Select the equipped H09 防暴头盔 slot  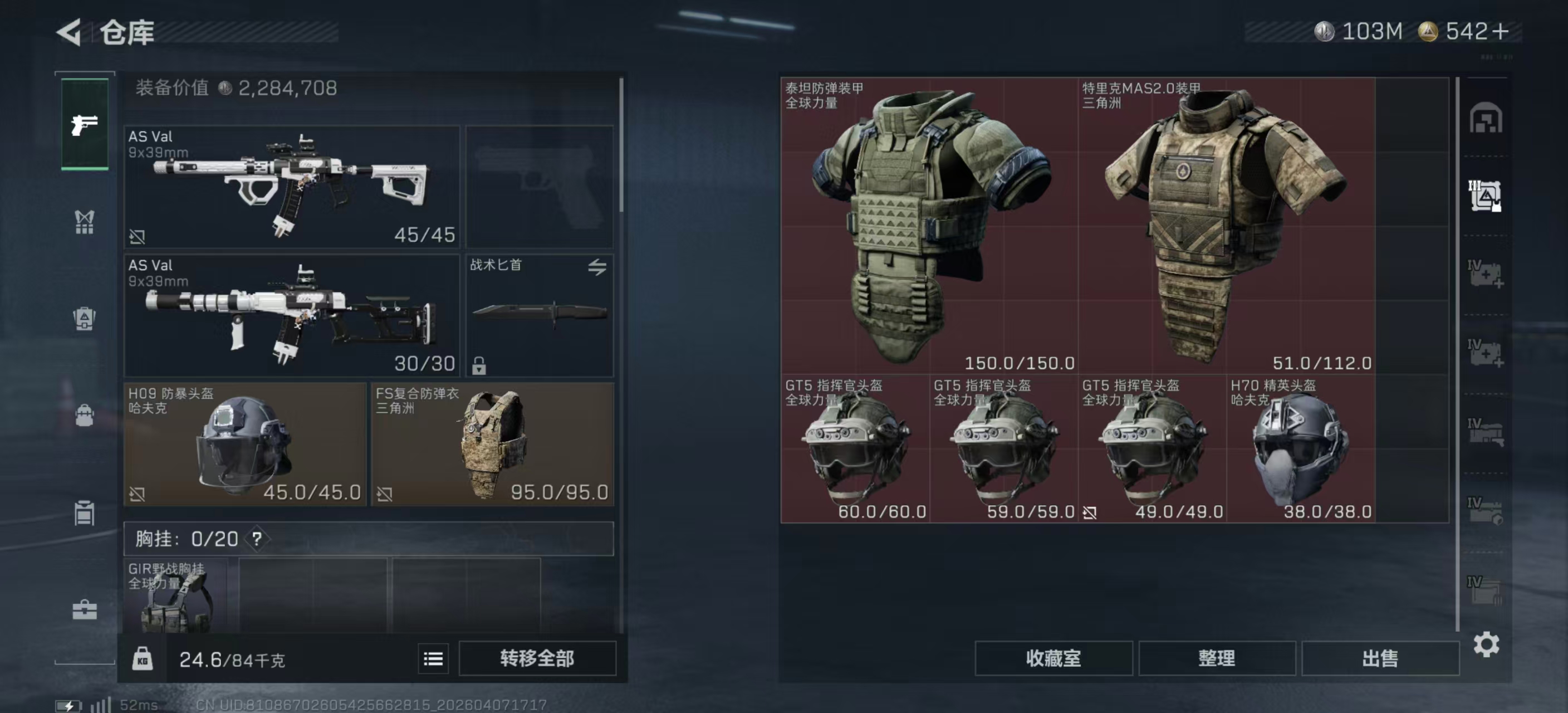pos(244,444)
